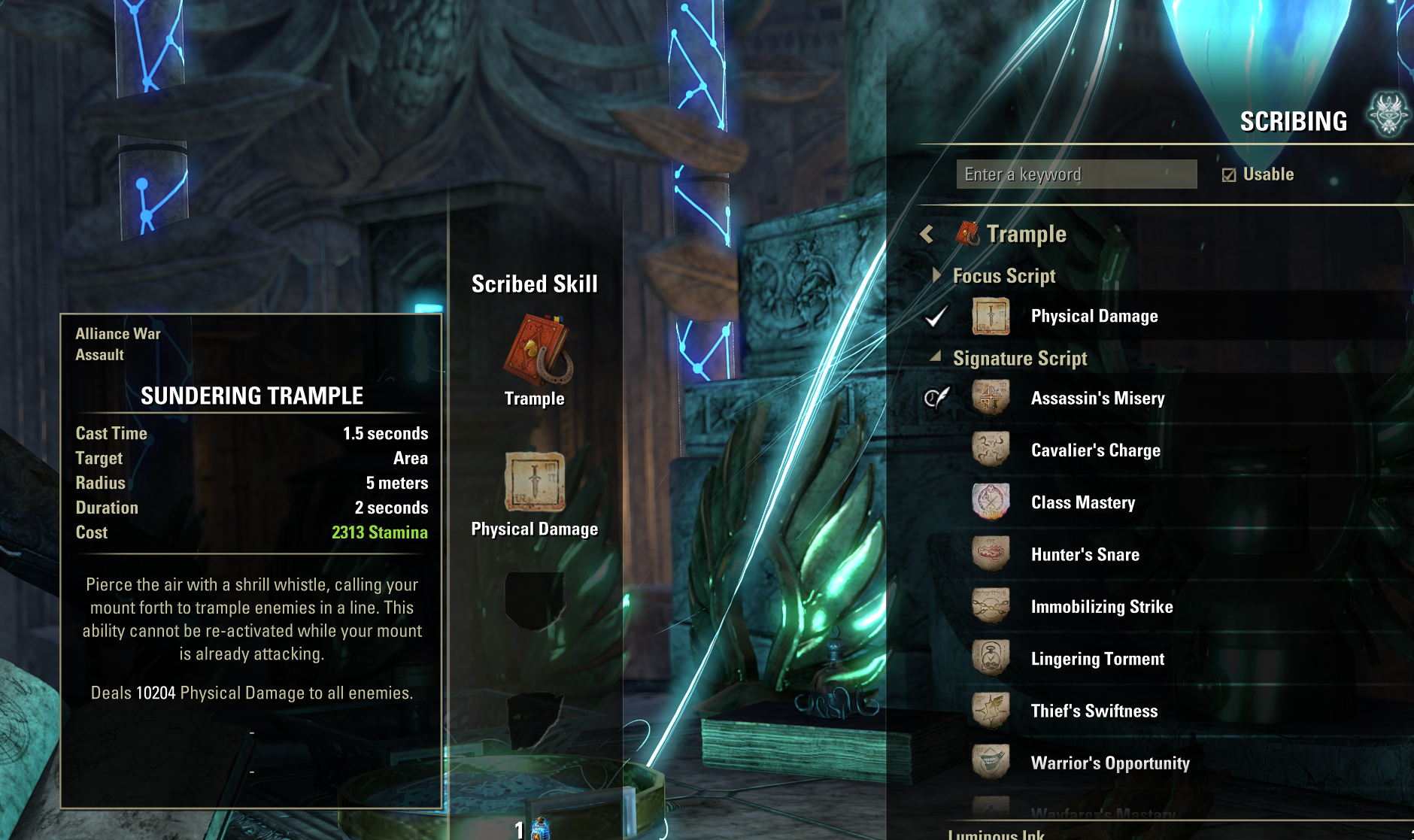Pick the Class Mastery signature script
Screen dimensions: 1414x840
tap(1082, 502)
